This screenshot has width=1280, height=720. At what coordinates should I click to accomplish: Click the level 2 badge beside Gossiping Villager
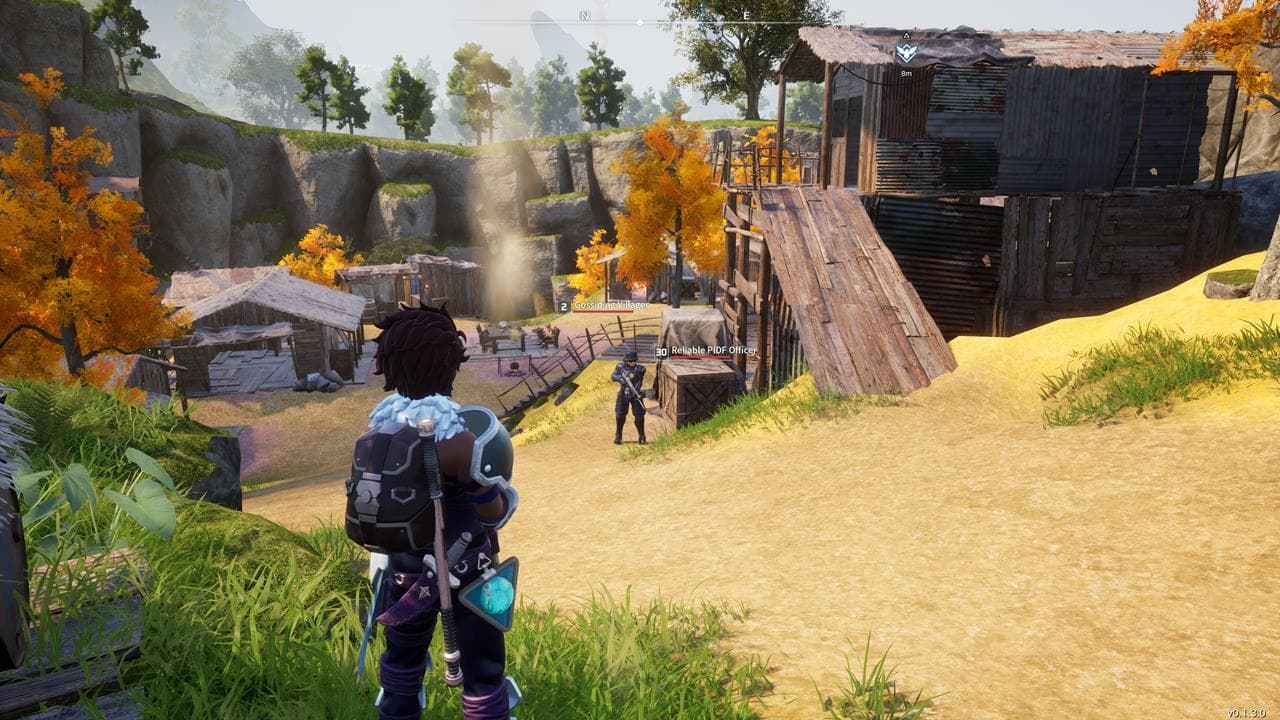click(x=564, y=305)
